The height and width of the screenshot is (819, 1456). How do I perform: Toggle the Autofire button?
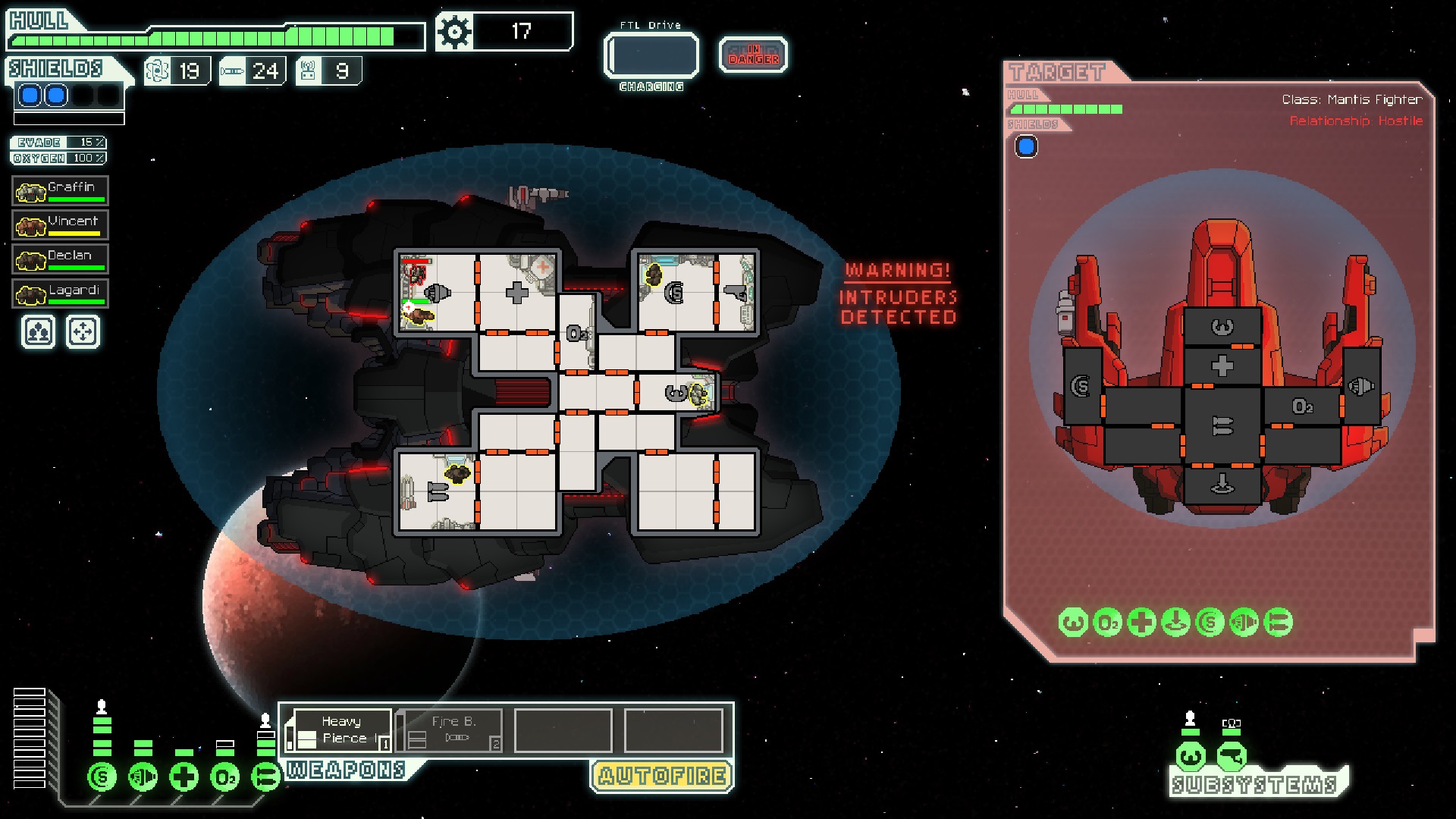click(x=661, y=776)
